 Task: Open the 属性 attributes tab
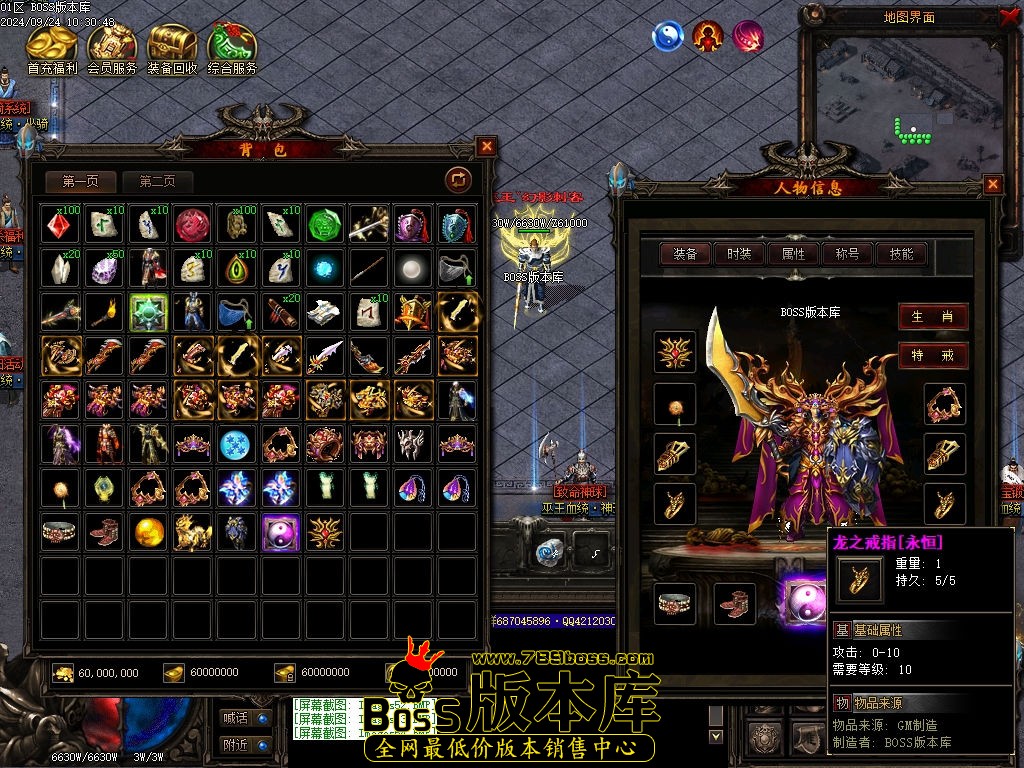coord(794,254)
